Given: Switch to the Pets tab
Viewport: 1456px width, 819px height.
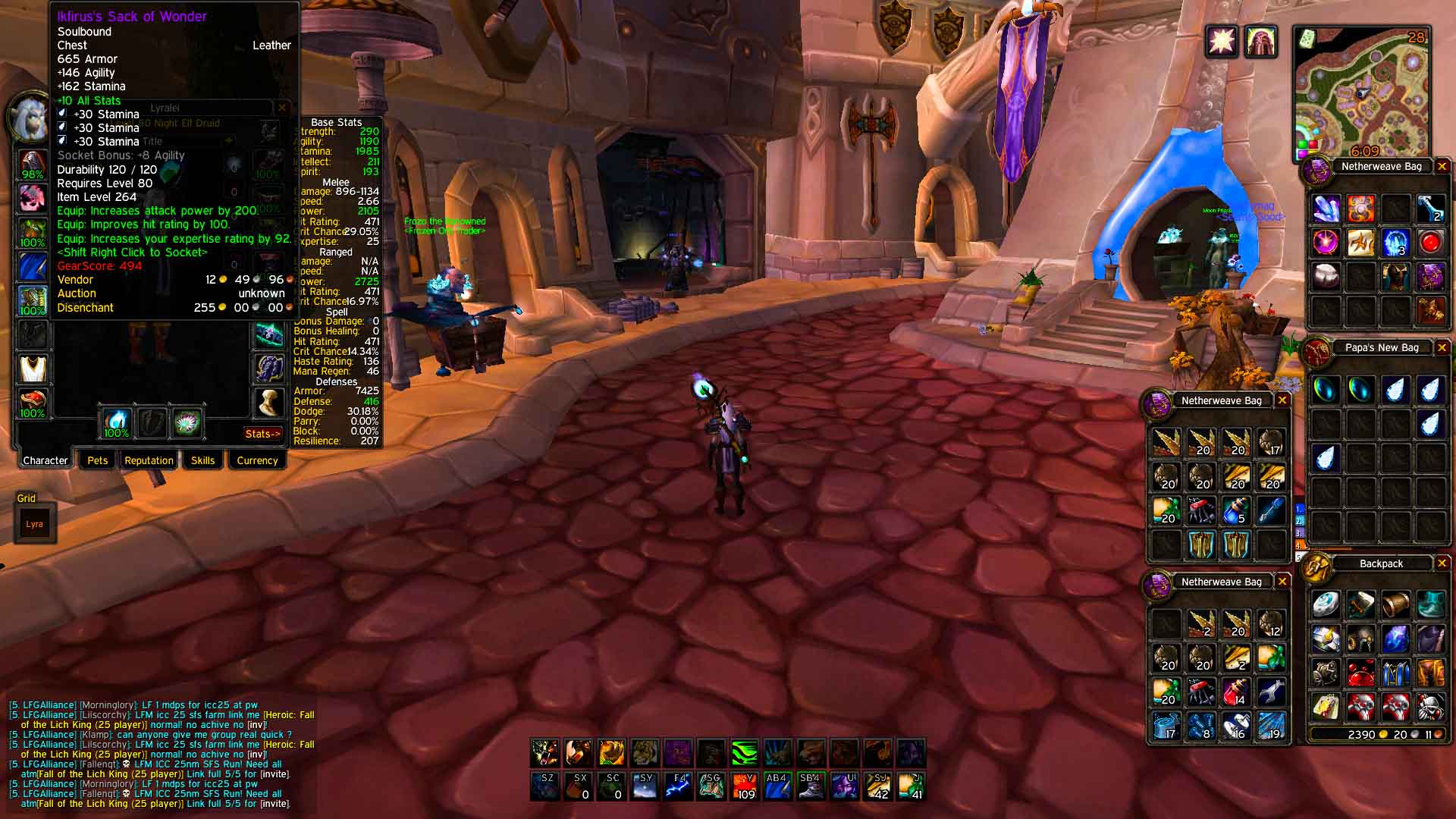Looking at the screenshot, I should tap(98, 460).
